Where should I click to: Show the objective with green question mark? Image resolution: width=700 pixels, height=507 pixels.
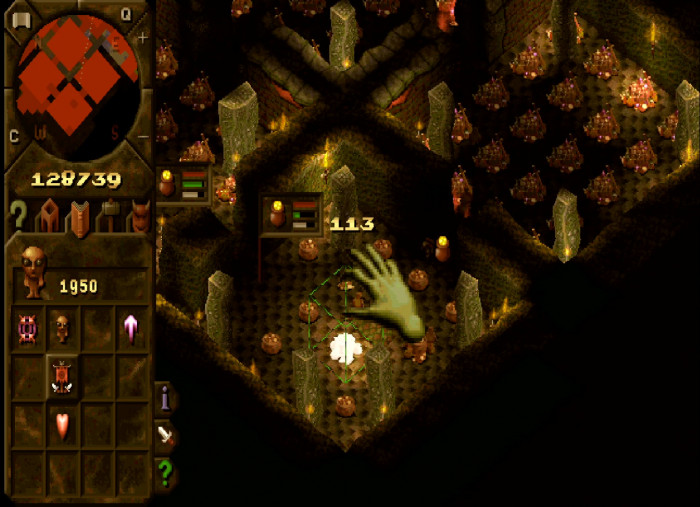[x=166, y=471]
